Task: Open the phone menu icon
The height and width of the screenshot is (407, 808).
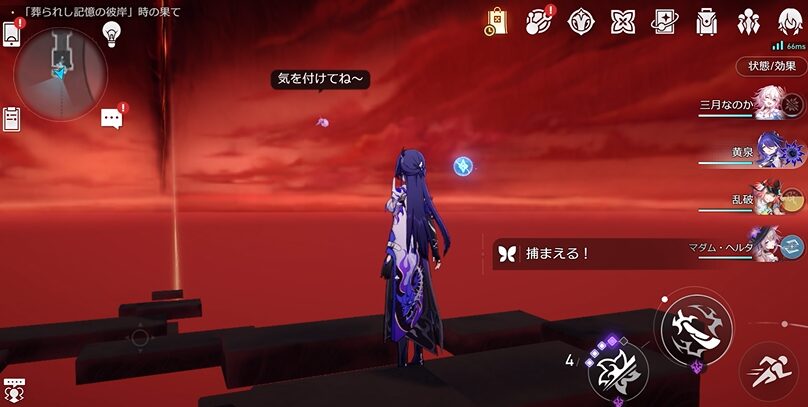Action: (12, 32)
